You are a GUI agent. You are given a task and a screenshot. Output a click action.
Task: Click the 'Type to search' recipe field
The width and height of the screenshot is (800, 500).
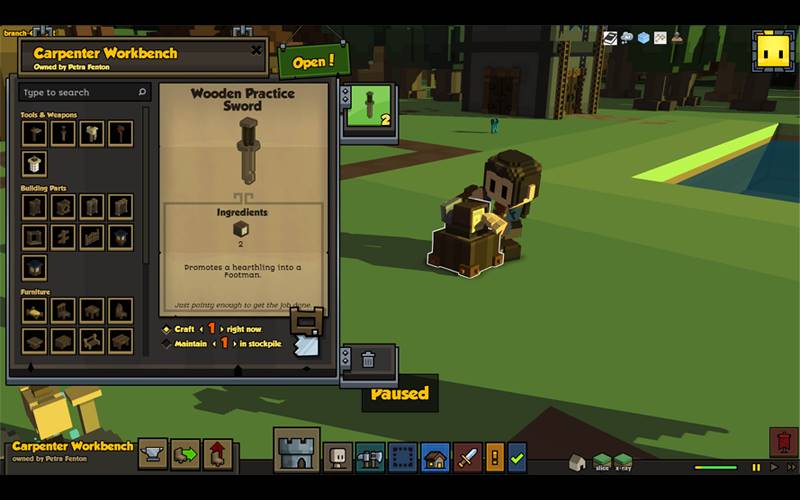(x=85, y=92)
